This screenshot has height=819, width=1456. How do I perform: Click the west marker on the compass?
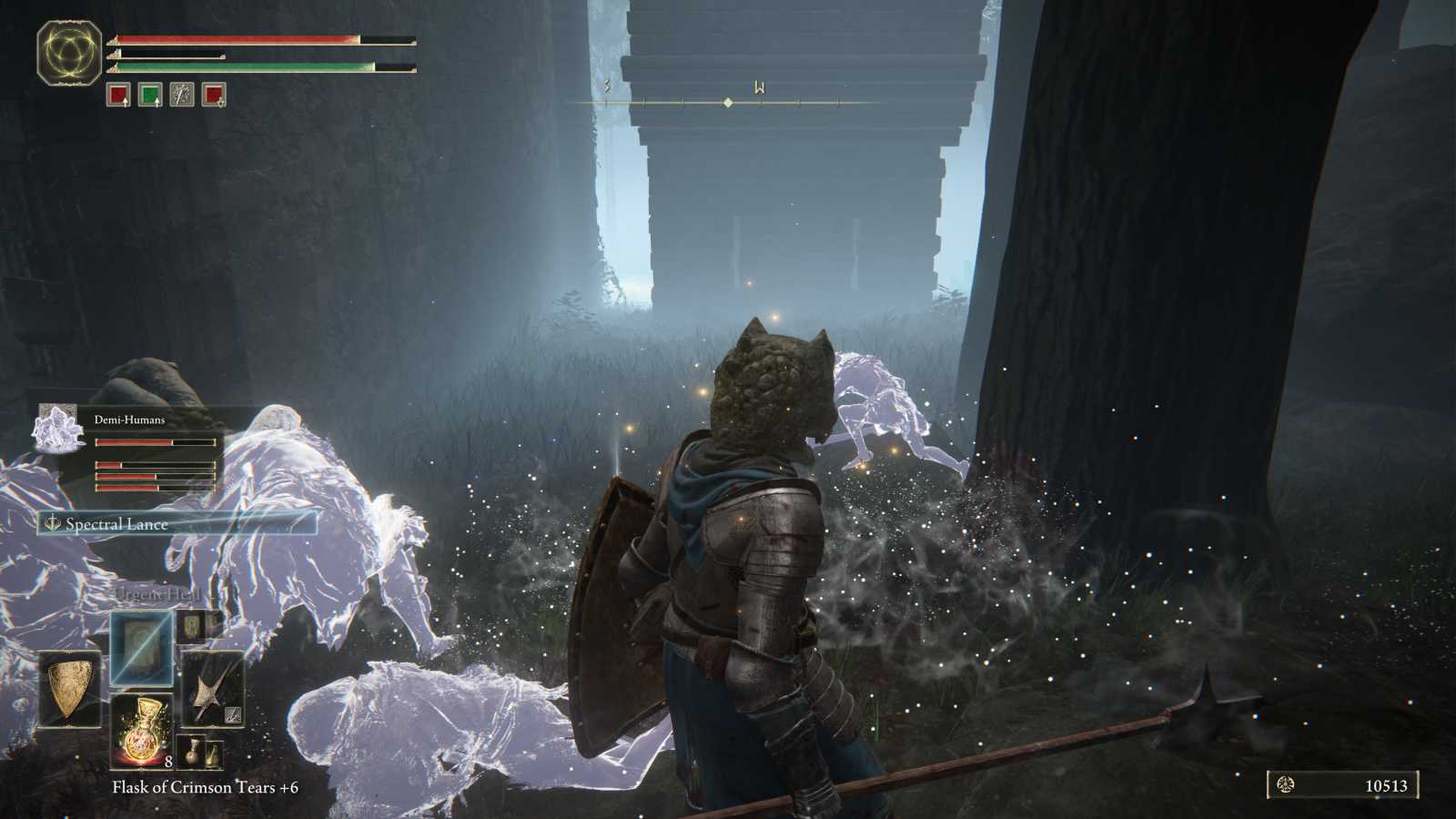tap(761, 88)
